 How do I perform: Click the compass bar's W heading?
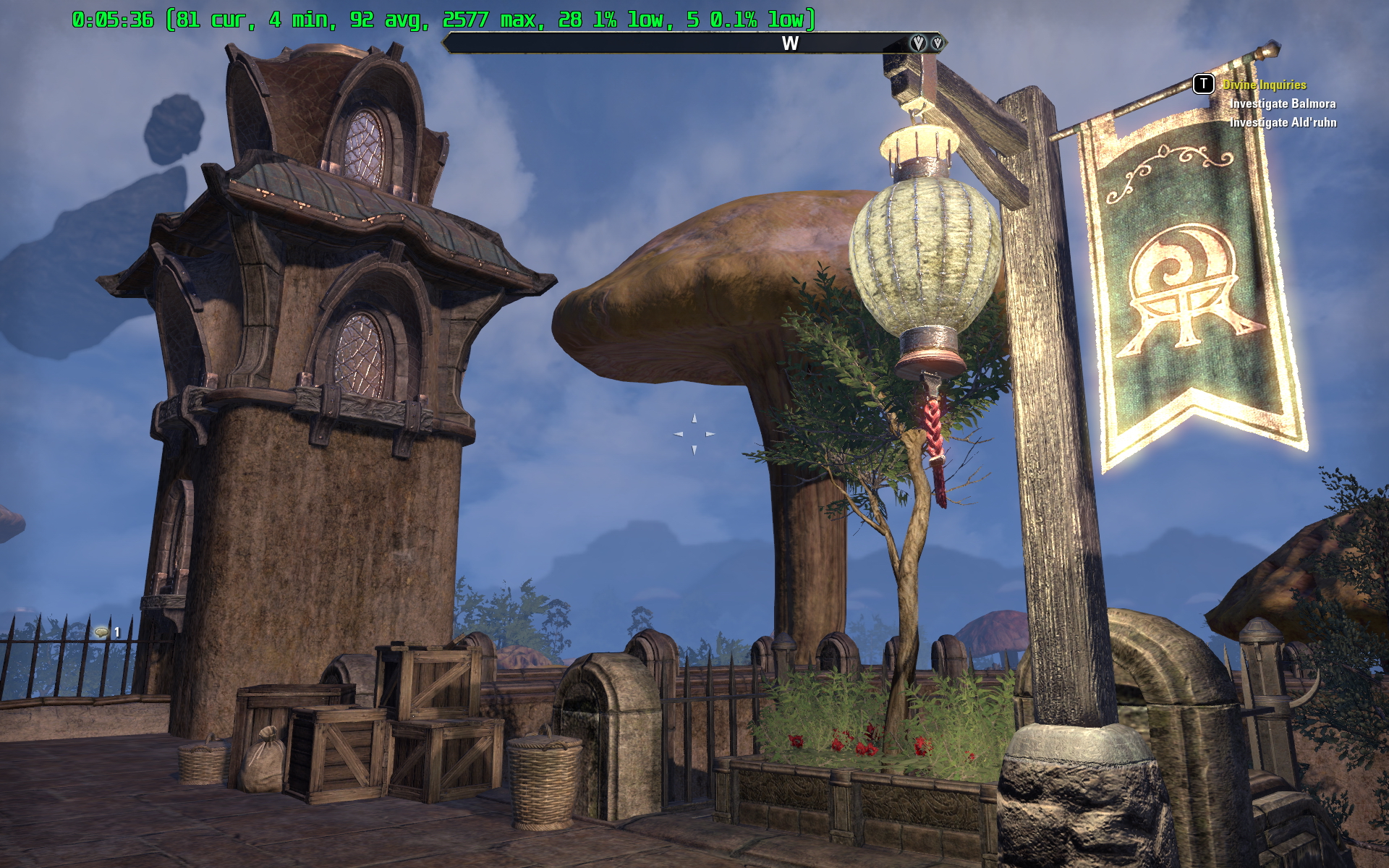(x=790, y=44)
